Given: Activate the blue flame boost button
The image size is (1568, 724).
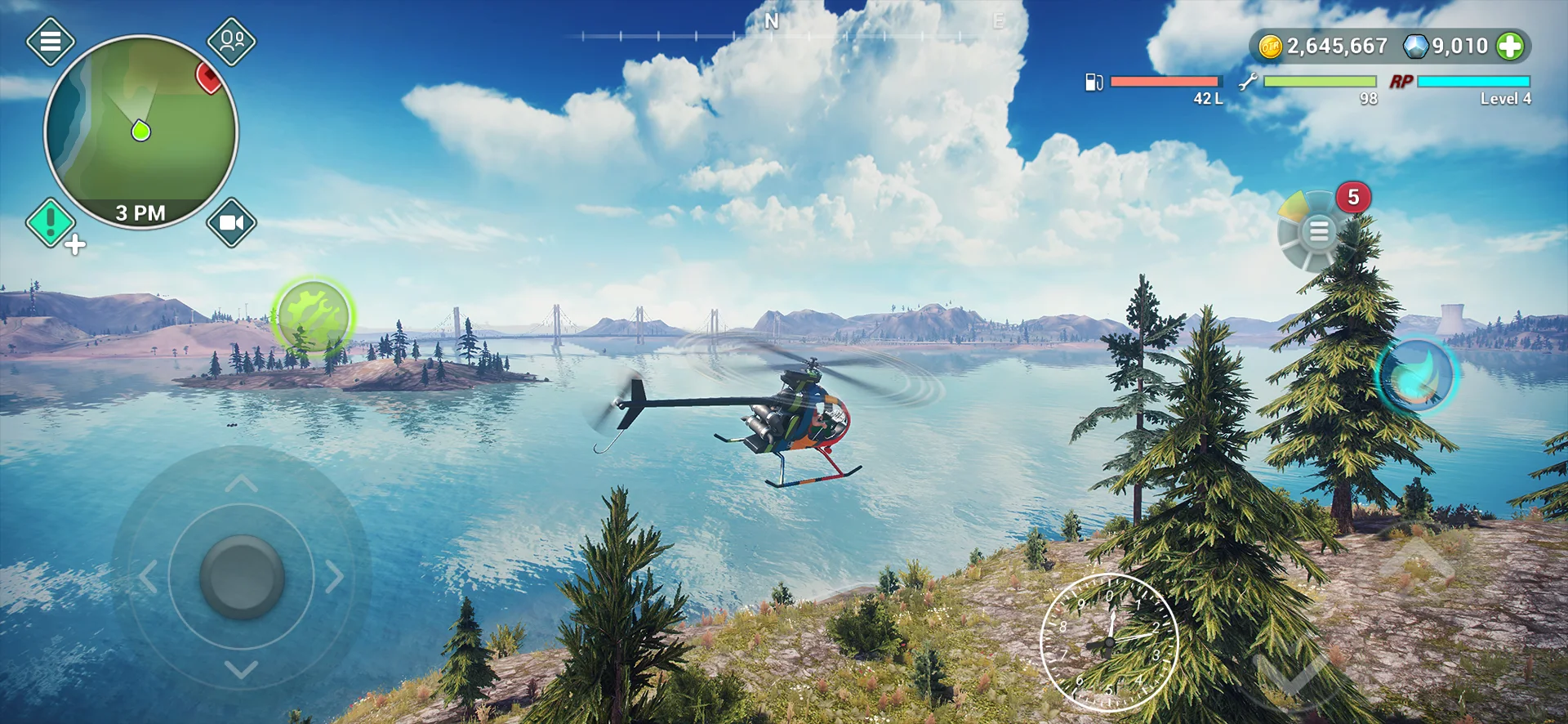Looking at the screenshot, I should [x=1417, y=375].
